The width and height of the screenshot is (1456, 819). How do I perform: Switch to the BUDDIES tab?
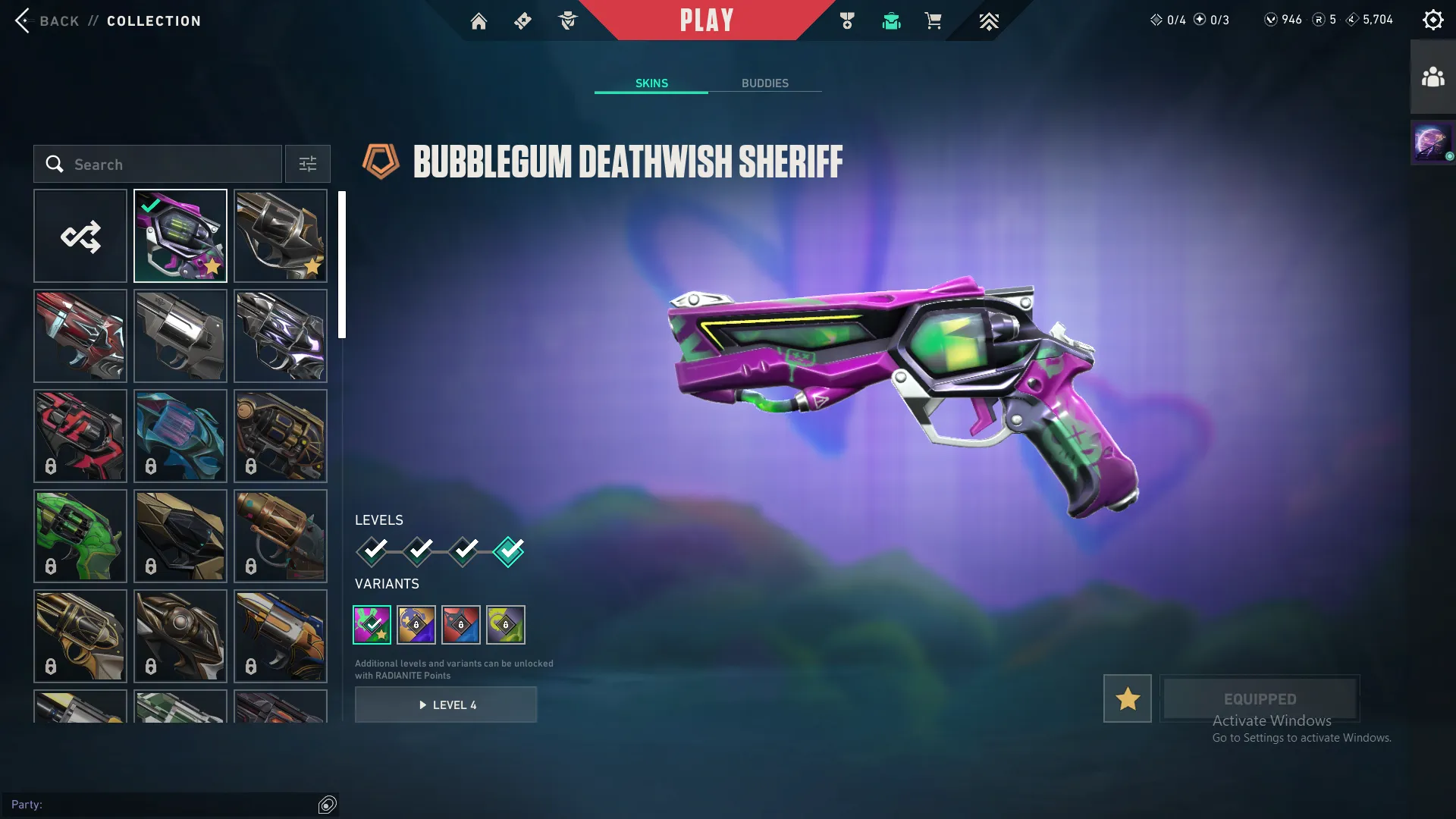(x=766, y=83)
